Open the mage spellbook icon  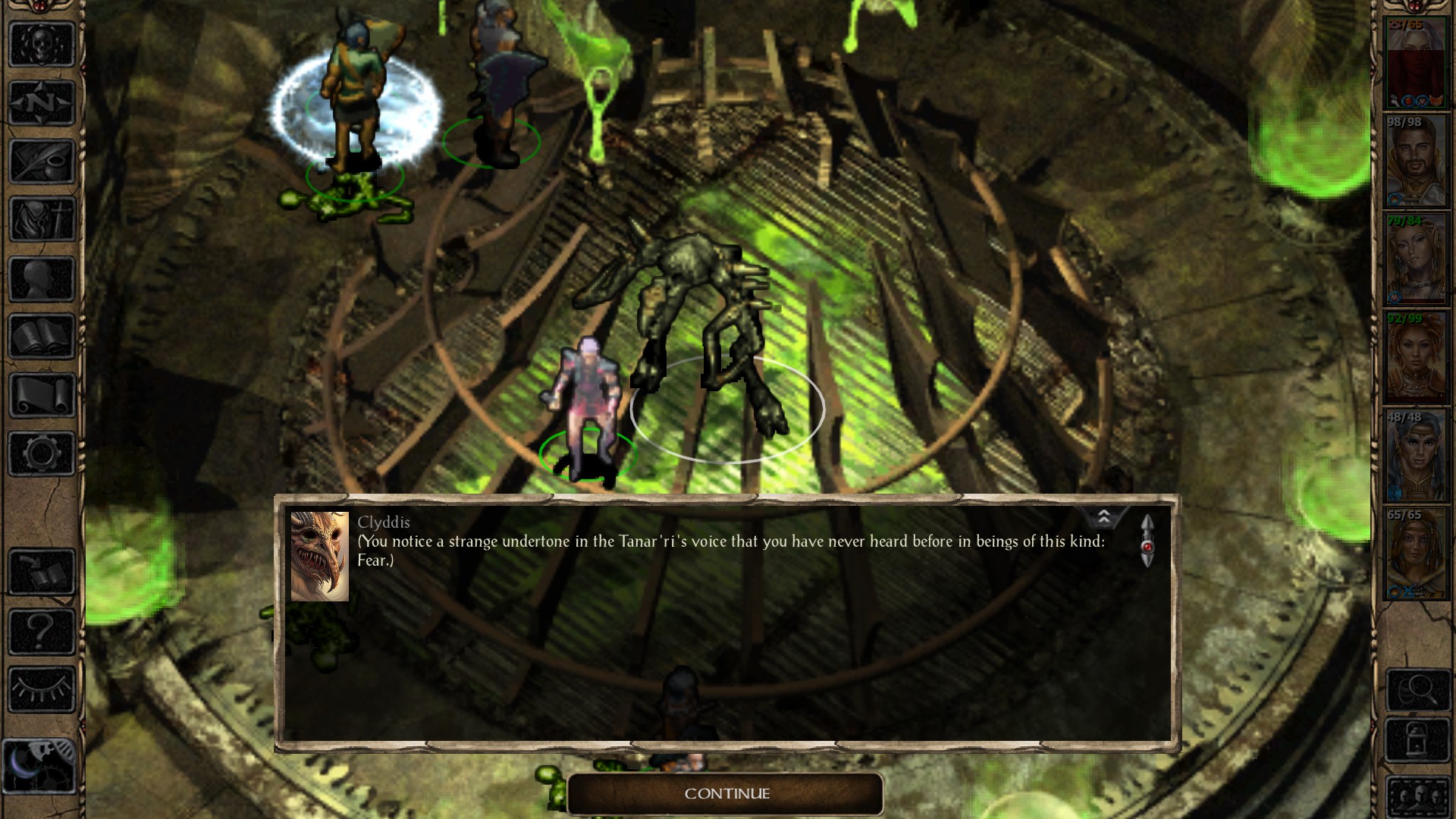point(42,336)
